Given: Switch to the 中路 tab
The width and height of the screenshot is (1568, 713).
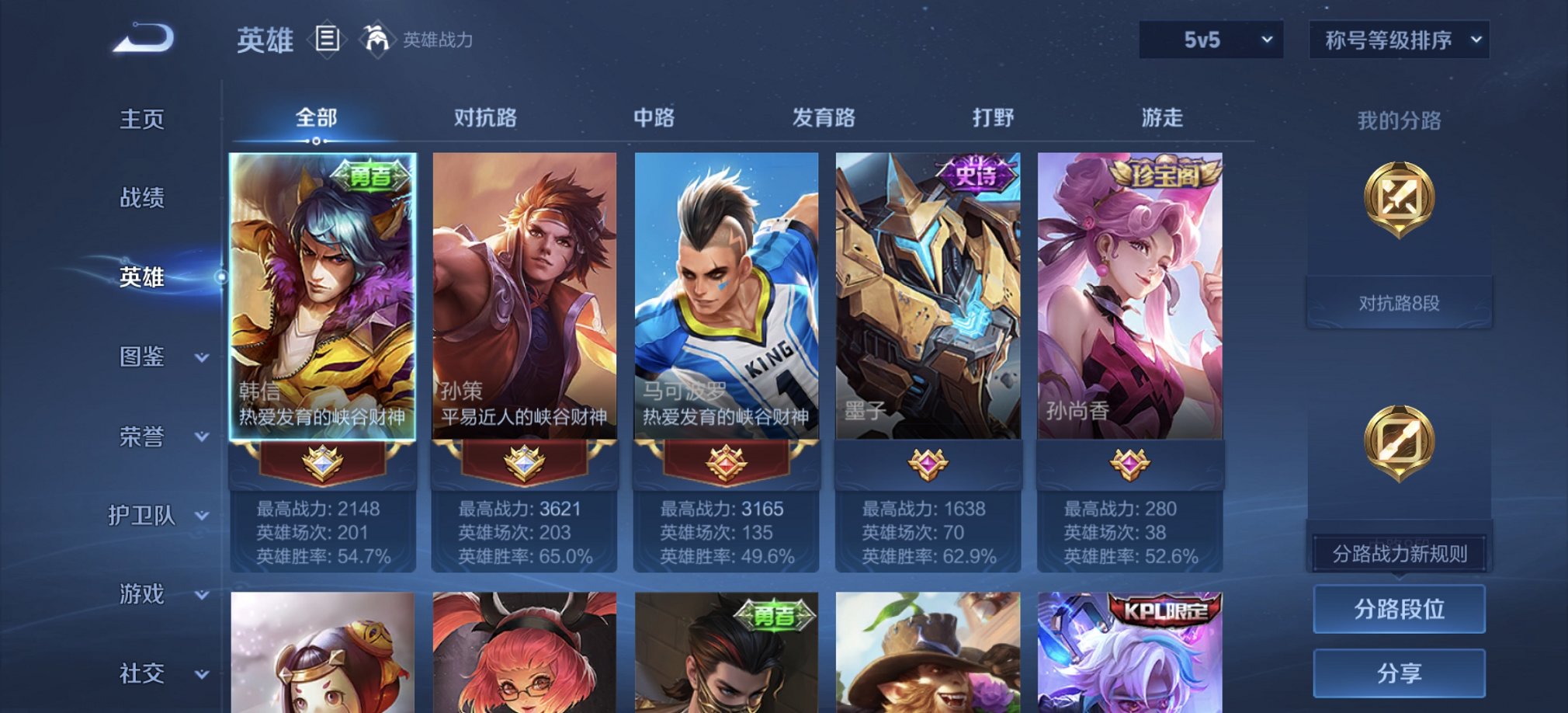Looking at the screenshot, I should (657, 117).
